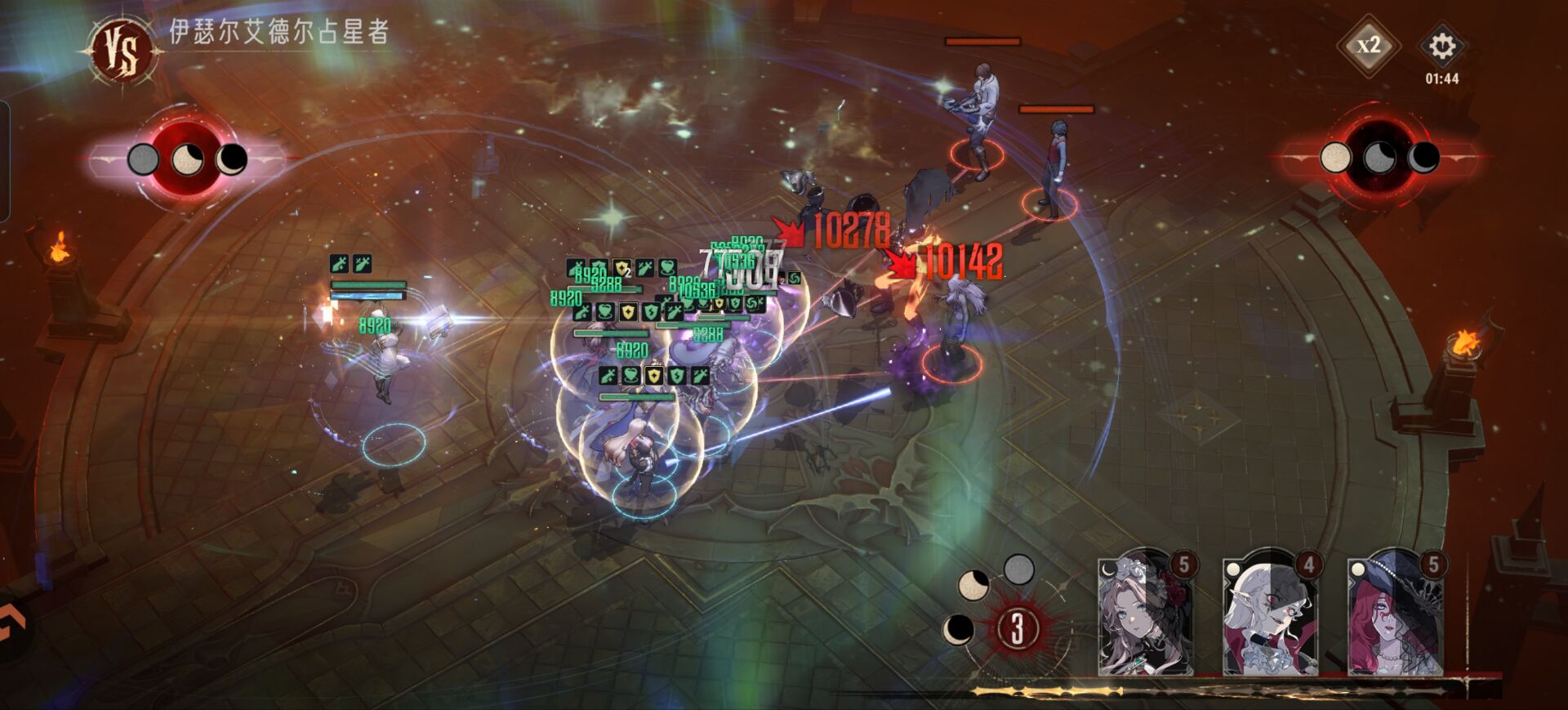Toggle the x2 battle speed button
This screenshot has height=710, width=1568.
tap(1369, 46)
